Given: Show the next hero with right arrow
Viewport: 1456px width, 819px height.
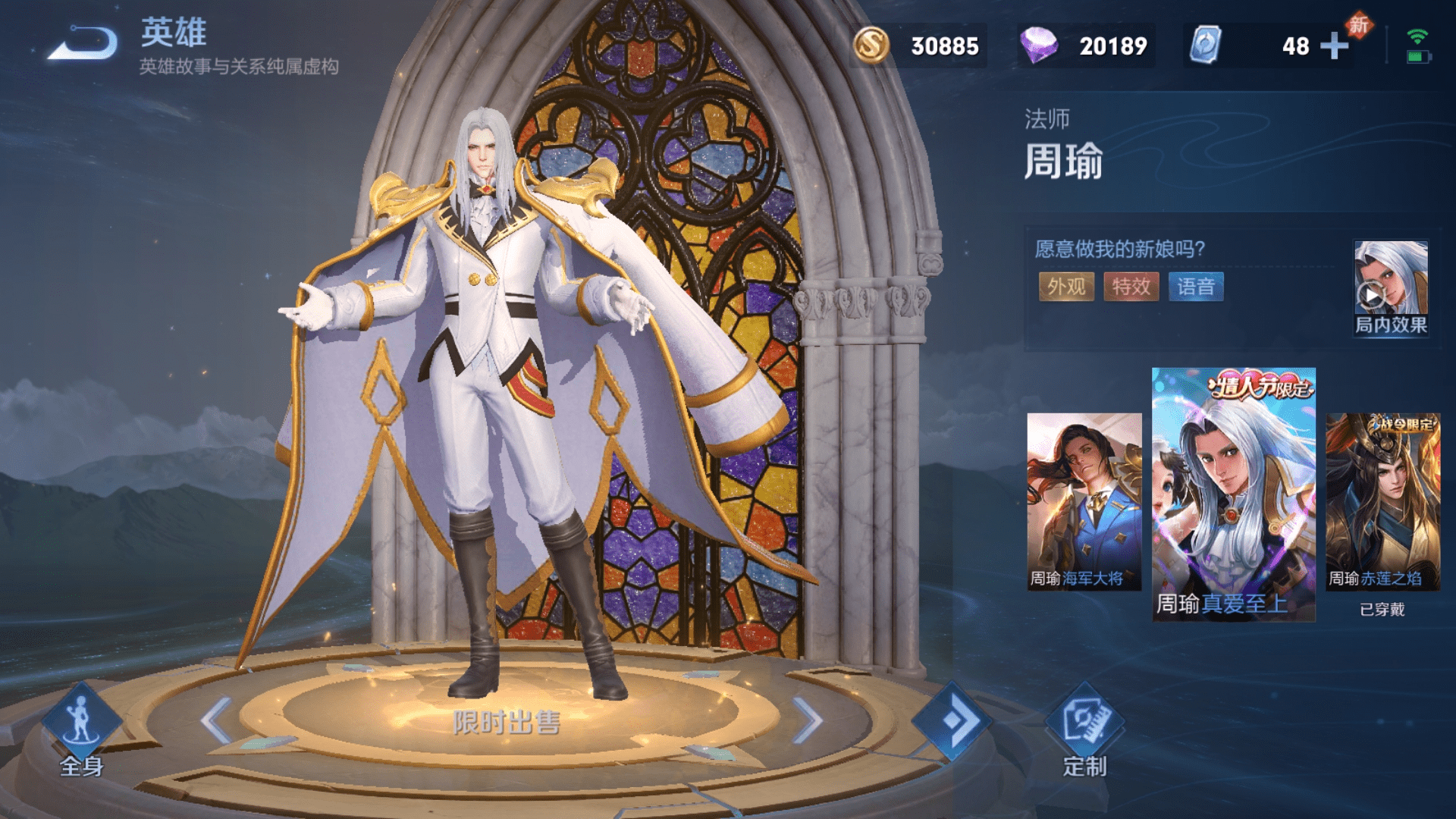Looking at the screenshot, I should click(x=807, y=720).
